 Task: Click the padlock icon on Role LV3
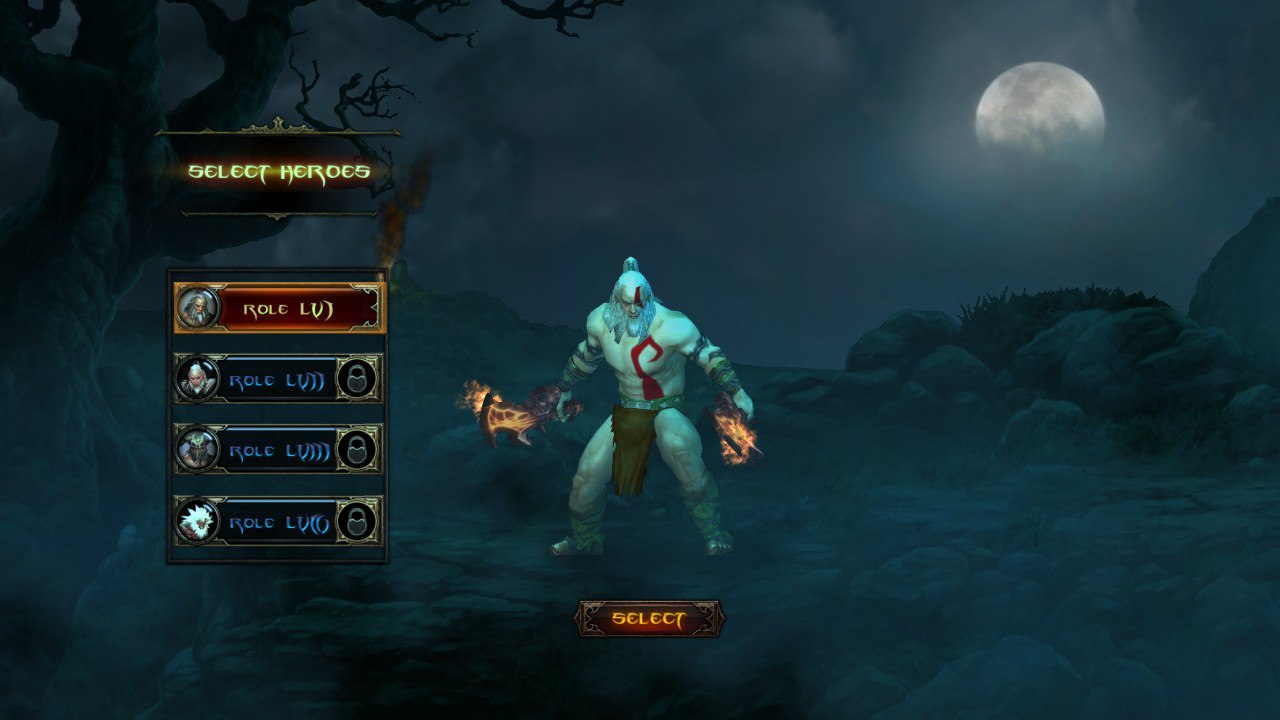pyautogui.click(x=357, y=450)
